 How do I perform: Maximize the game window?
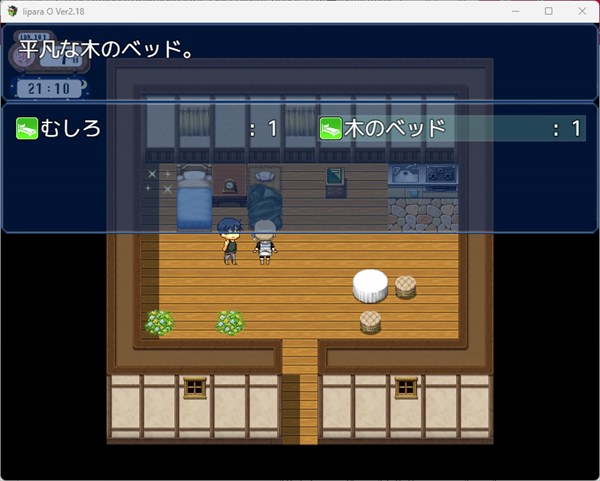[x=549, y=11]
